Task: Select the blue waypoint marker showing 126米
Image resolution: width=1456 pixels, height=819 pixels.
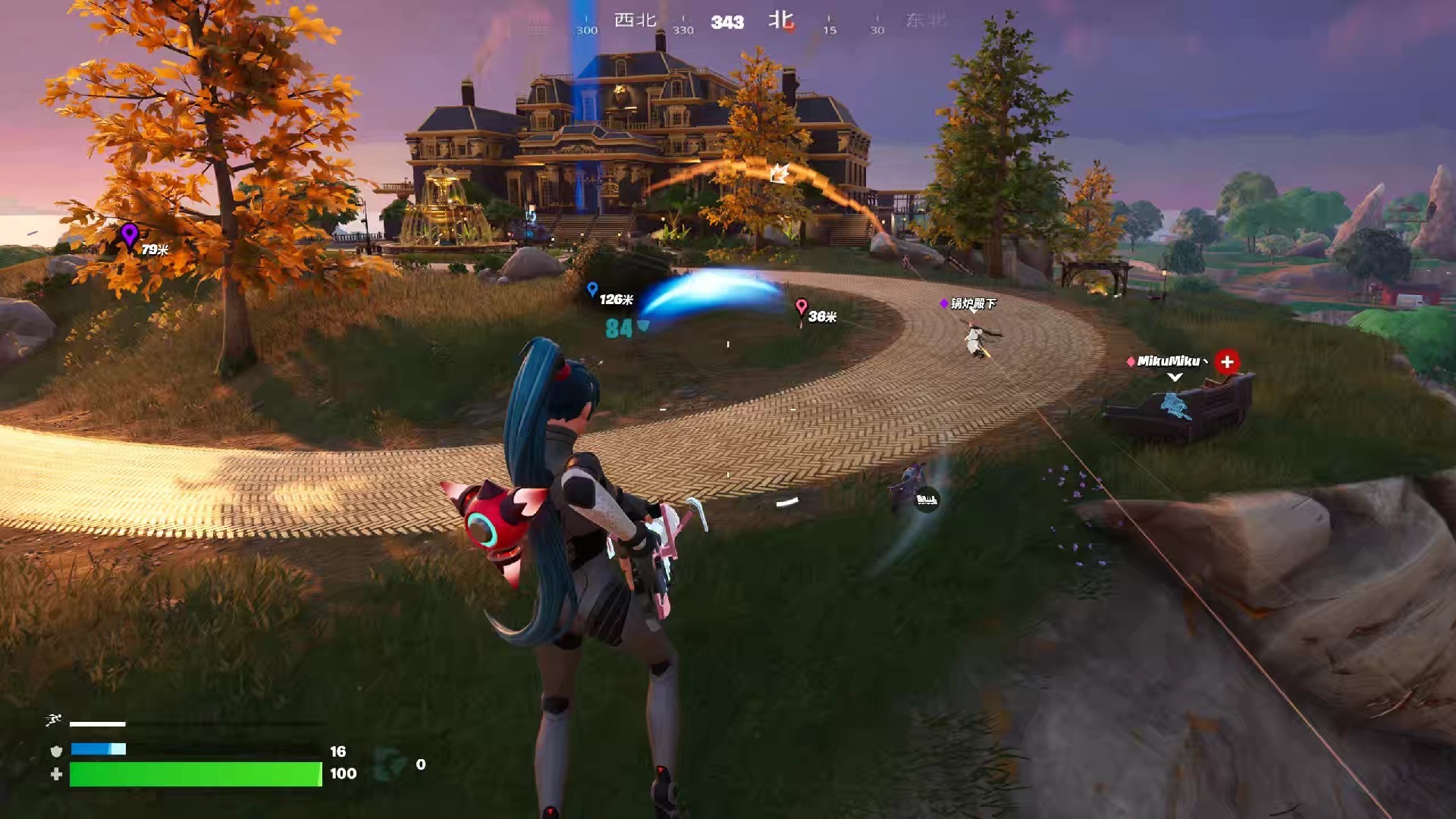Action: (594, 288)
